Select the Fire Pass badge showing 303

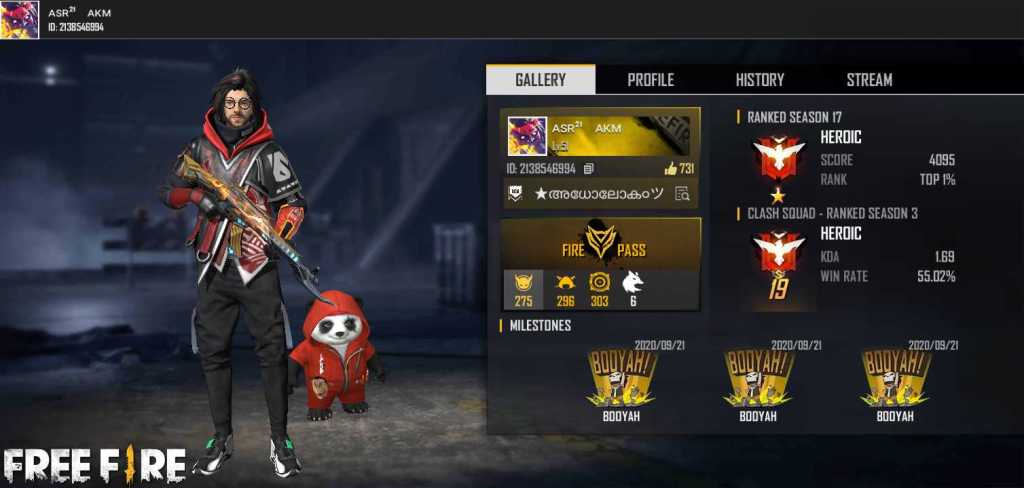tap(599, 289)
